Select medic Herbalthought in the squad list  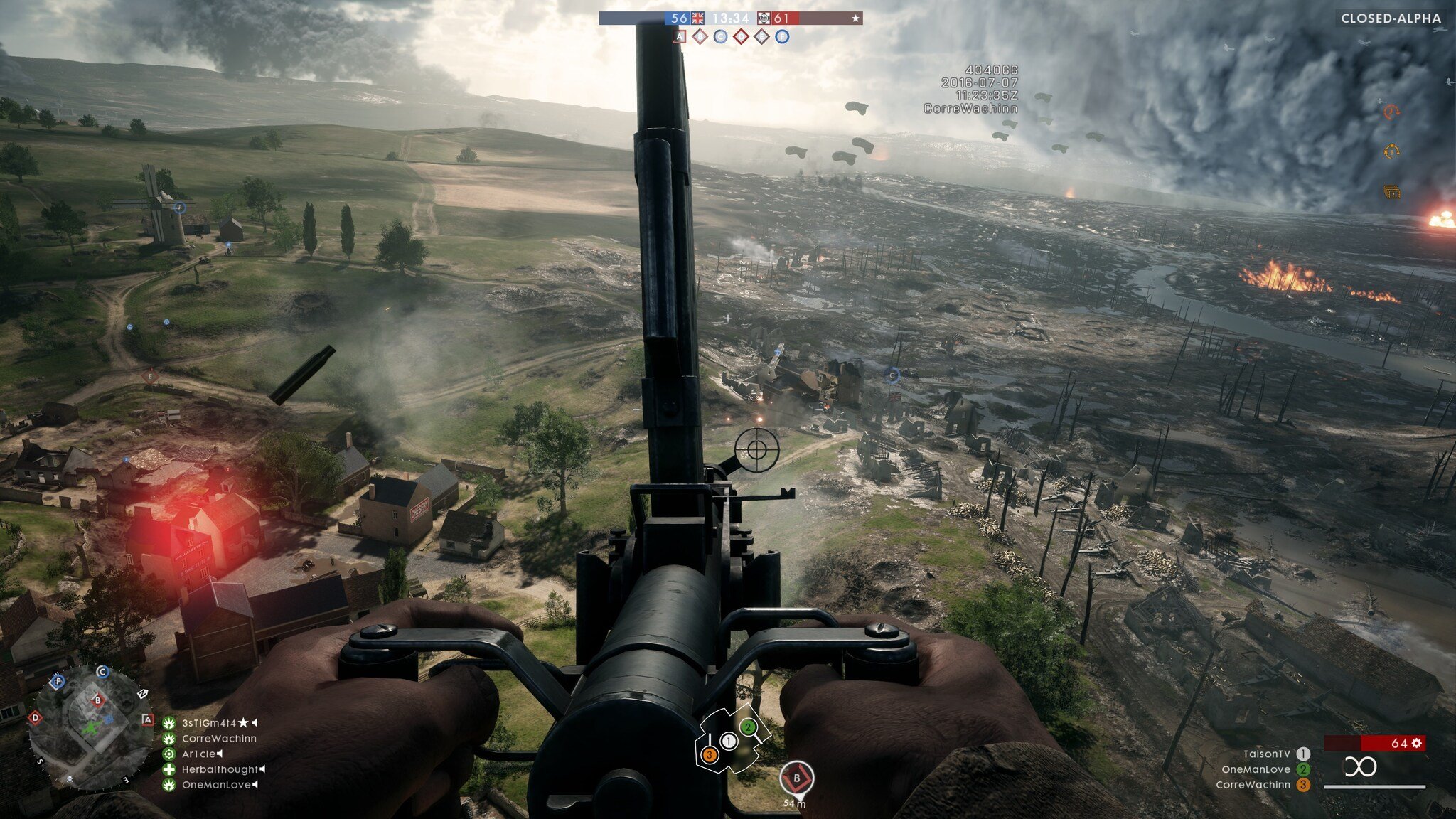(x=220, y=769)
